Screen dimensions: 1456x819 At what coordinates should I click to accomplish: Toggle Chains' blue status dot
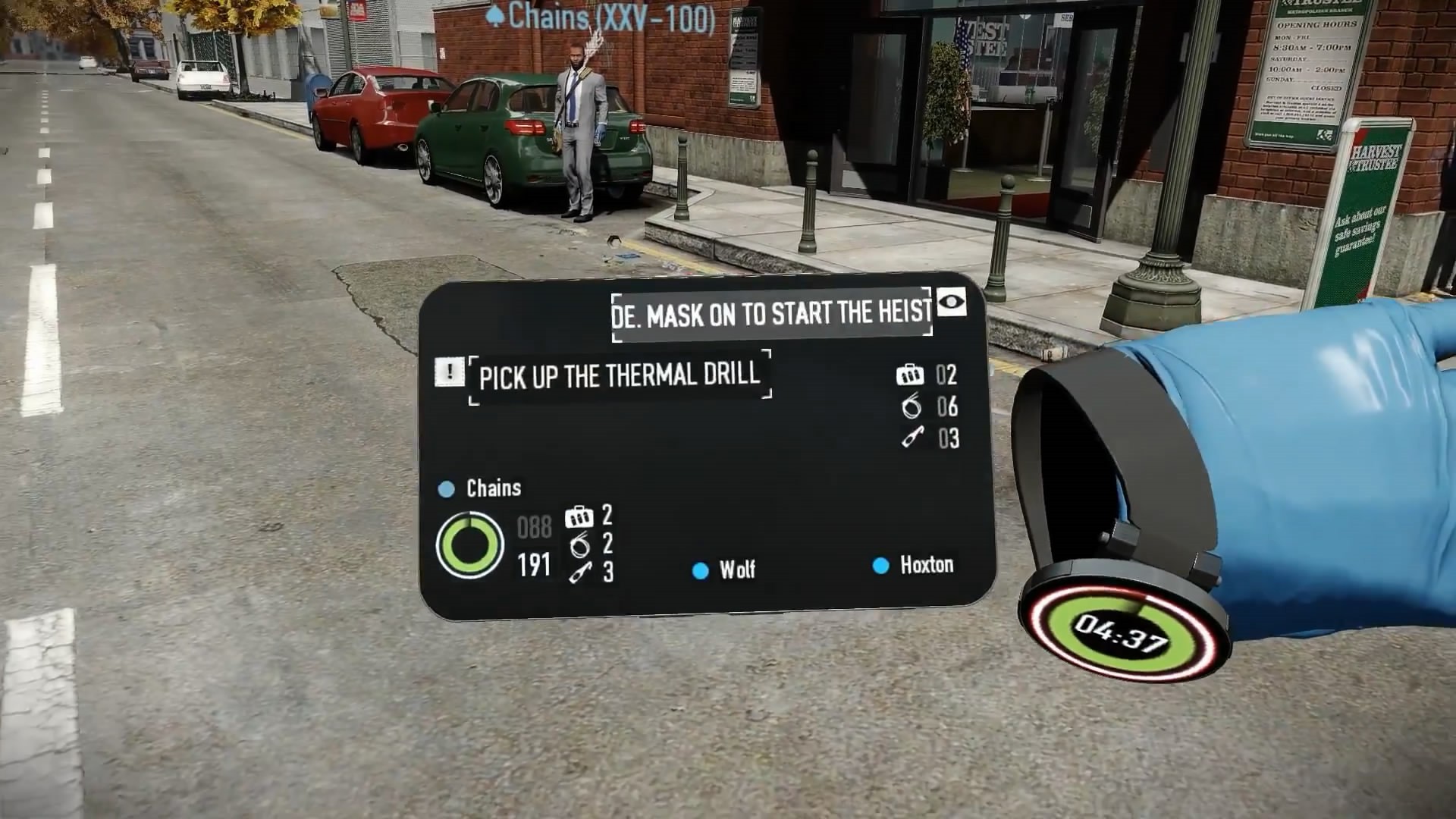446,488
